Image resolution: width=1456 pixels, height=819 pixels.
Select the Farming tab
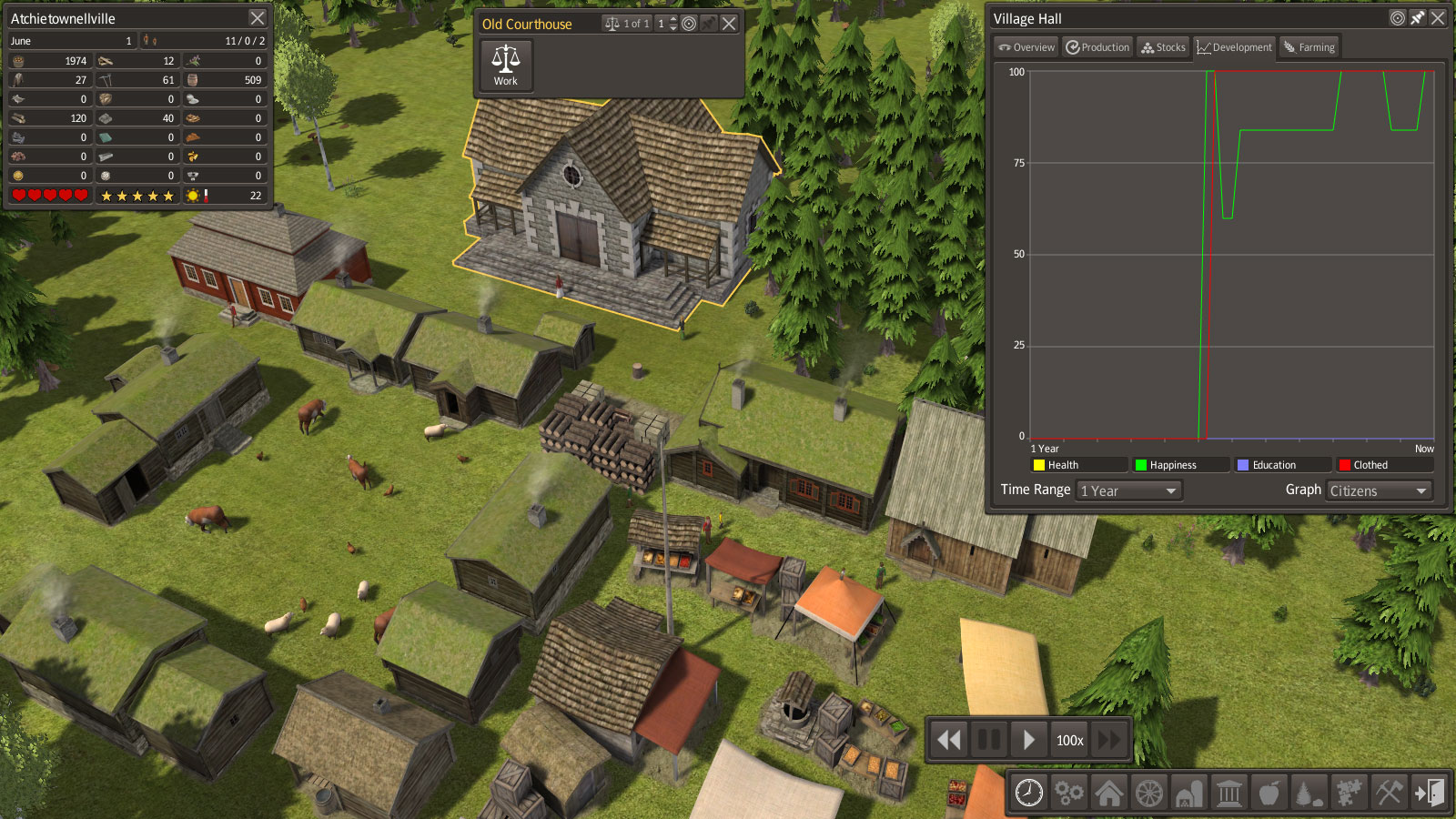tap(1309, 47)
